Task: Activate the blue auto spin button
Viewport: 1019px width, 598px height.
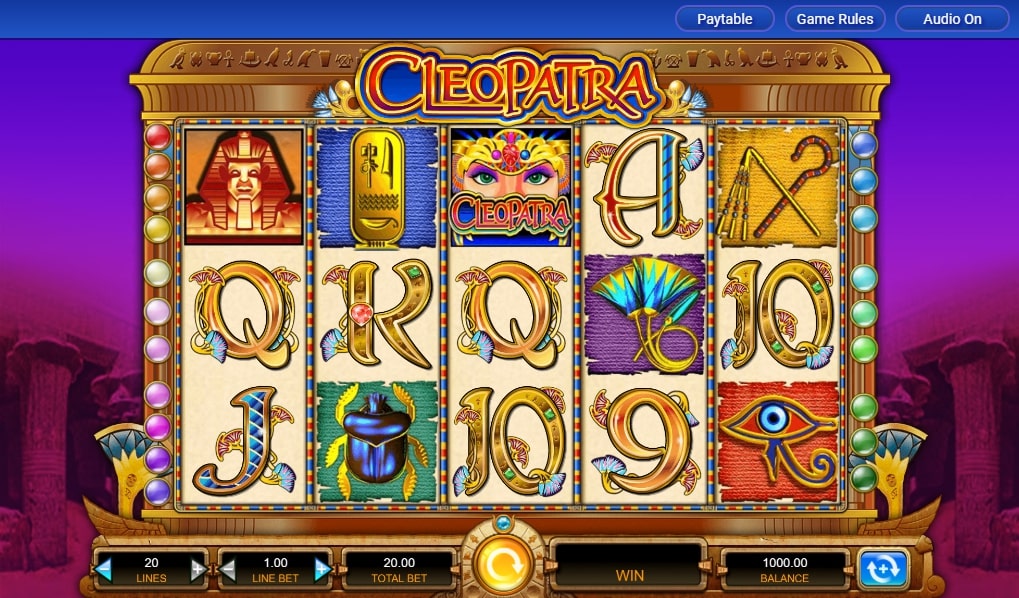Action: pyautogui.click(x=883, y=568)
